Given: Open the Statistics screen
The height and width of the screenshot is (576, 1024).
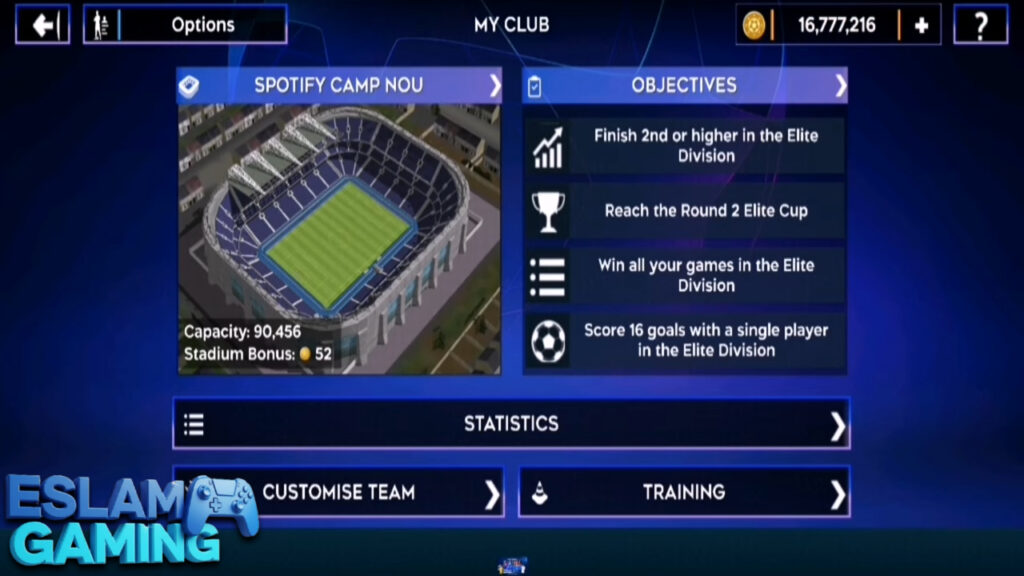Looking at the screenshot, I should (511, 424).
